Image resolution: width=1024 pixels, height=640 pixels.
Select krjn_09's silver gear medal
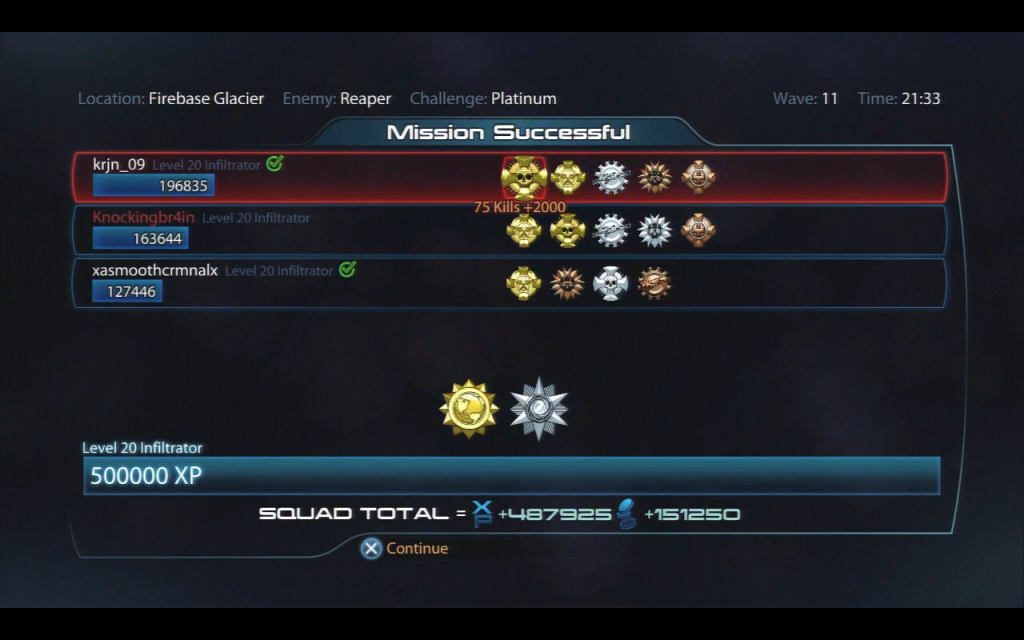(x=611, y=177)
